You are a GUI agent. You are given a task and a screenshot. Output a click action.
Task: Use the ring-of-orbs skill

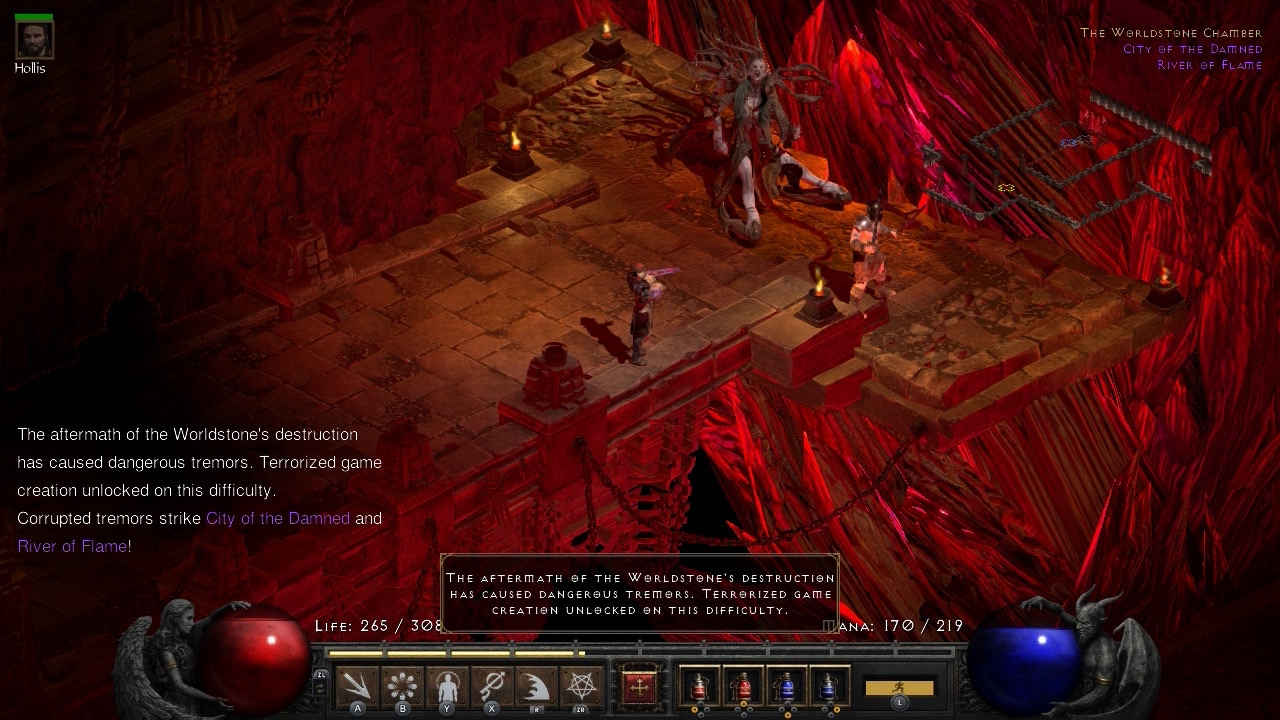(402, 686)
